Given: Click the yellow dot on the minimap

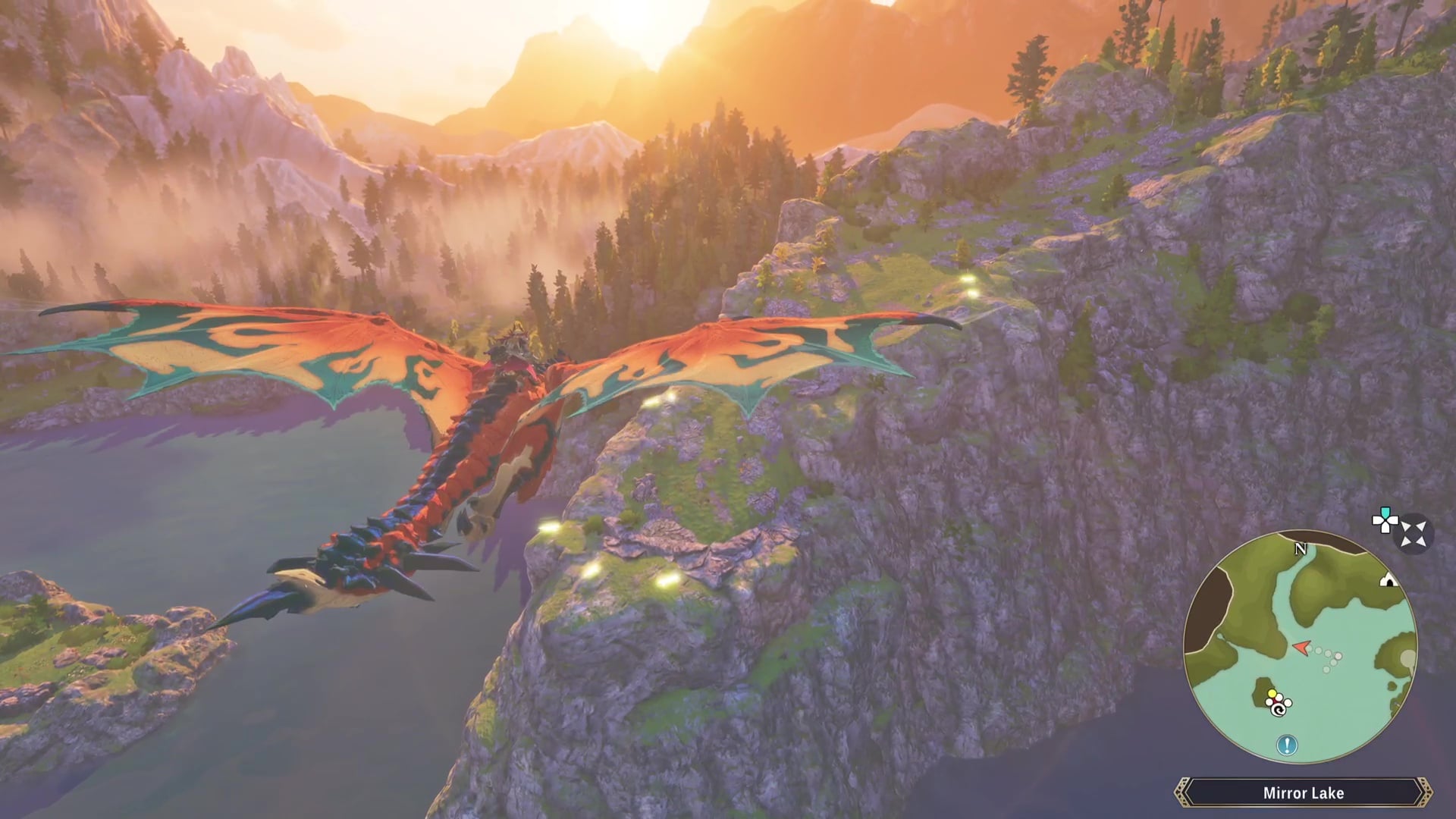Looking at the screenshot, I should (1272, 694).
